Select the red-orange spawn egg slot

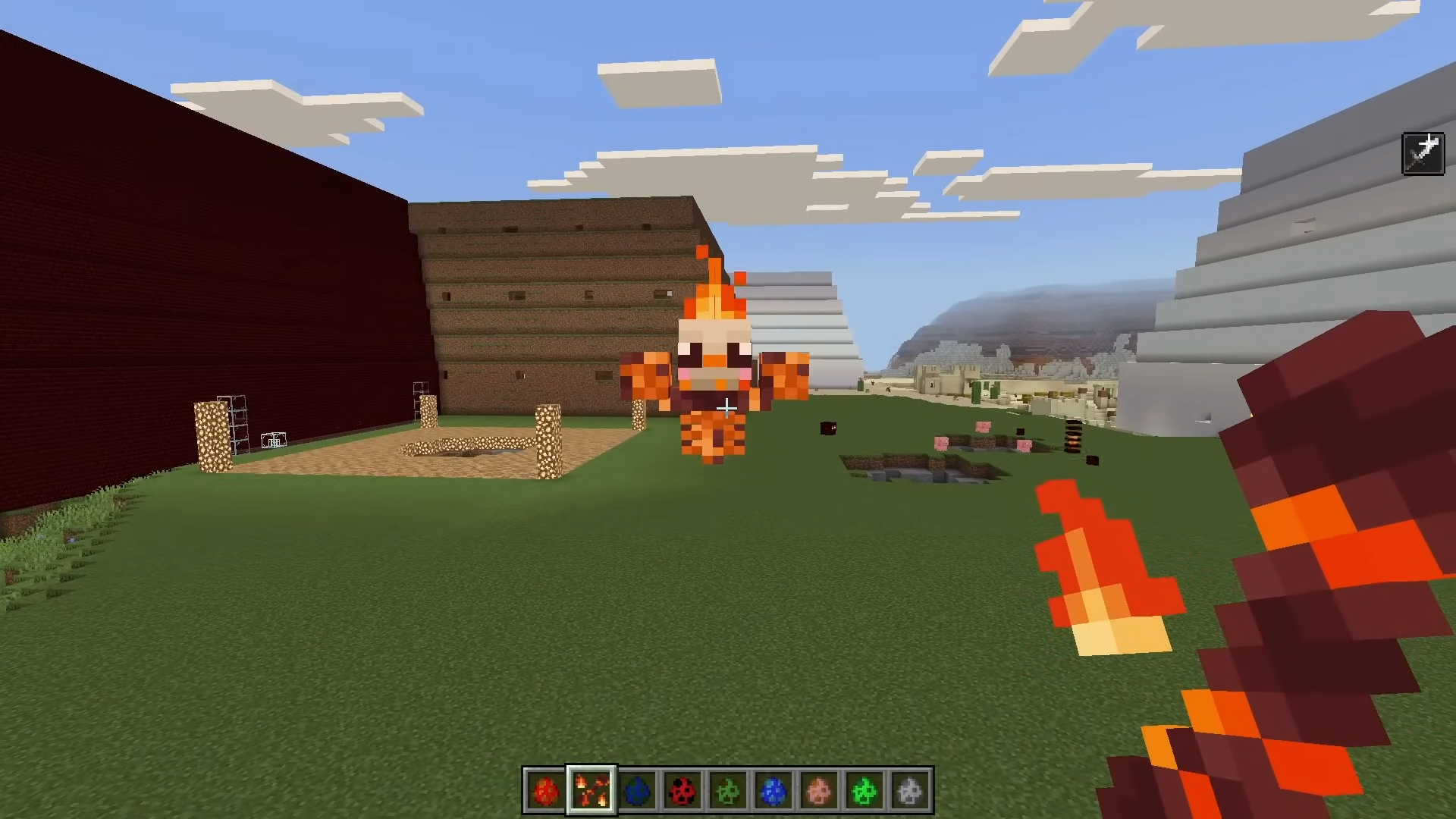(x=545, y=791)
